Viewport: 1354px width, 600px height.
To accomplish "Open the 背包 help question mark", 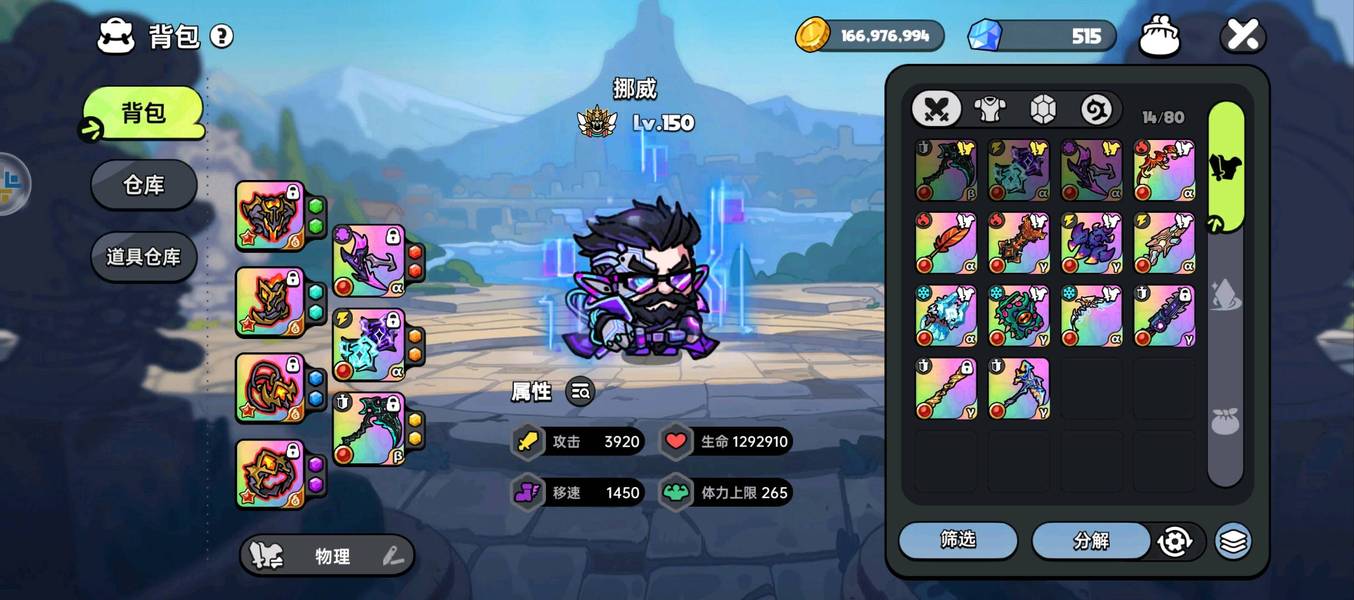I will (222, 37).
